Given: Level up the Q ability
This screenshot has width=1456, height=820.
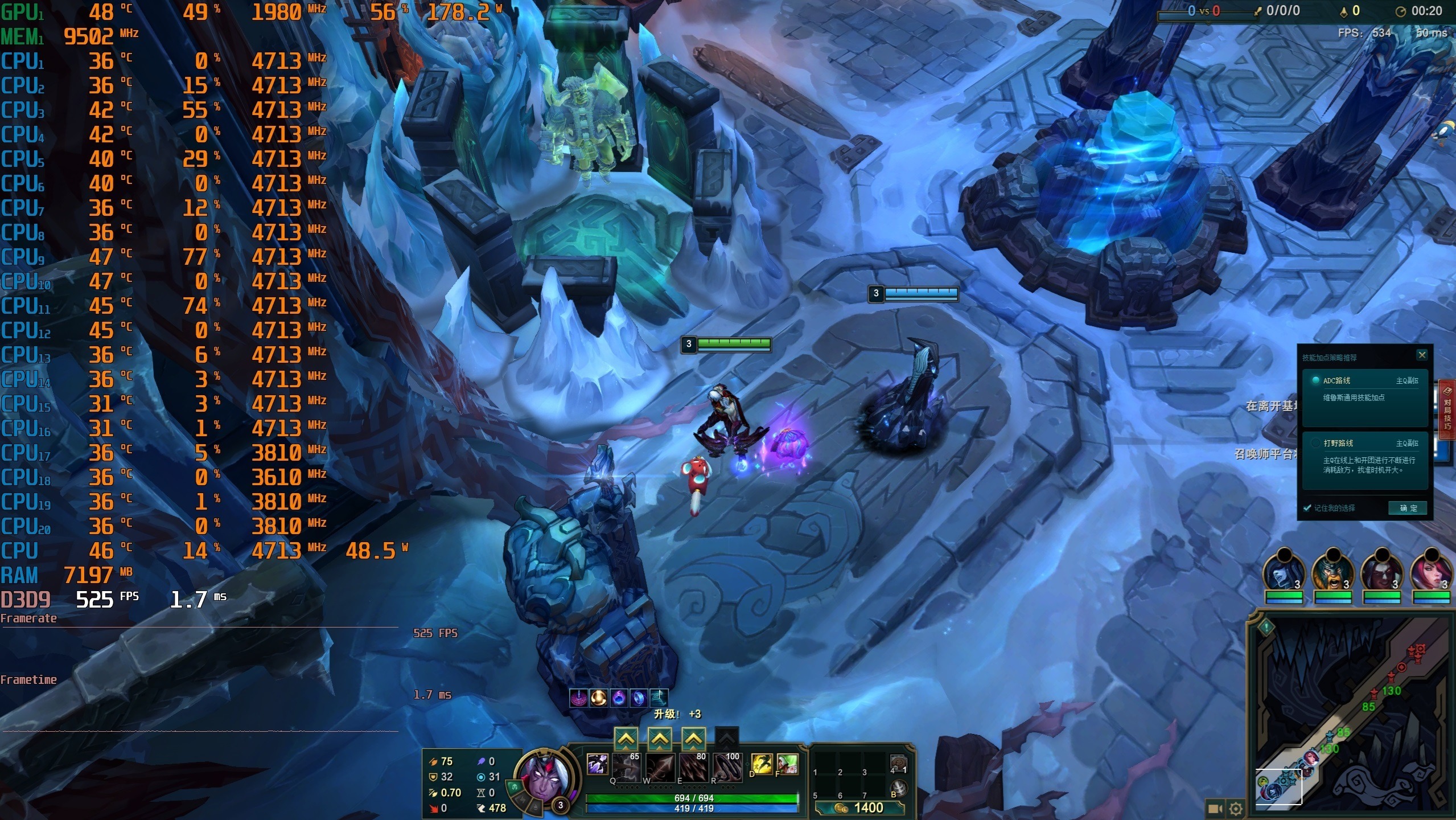Looking at the screenshot, I should pyautogui.click(x=626, y=739).
